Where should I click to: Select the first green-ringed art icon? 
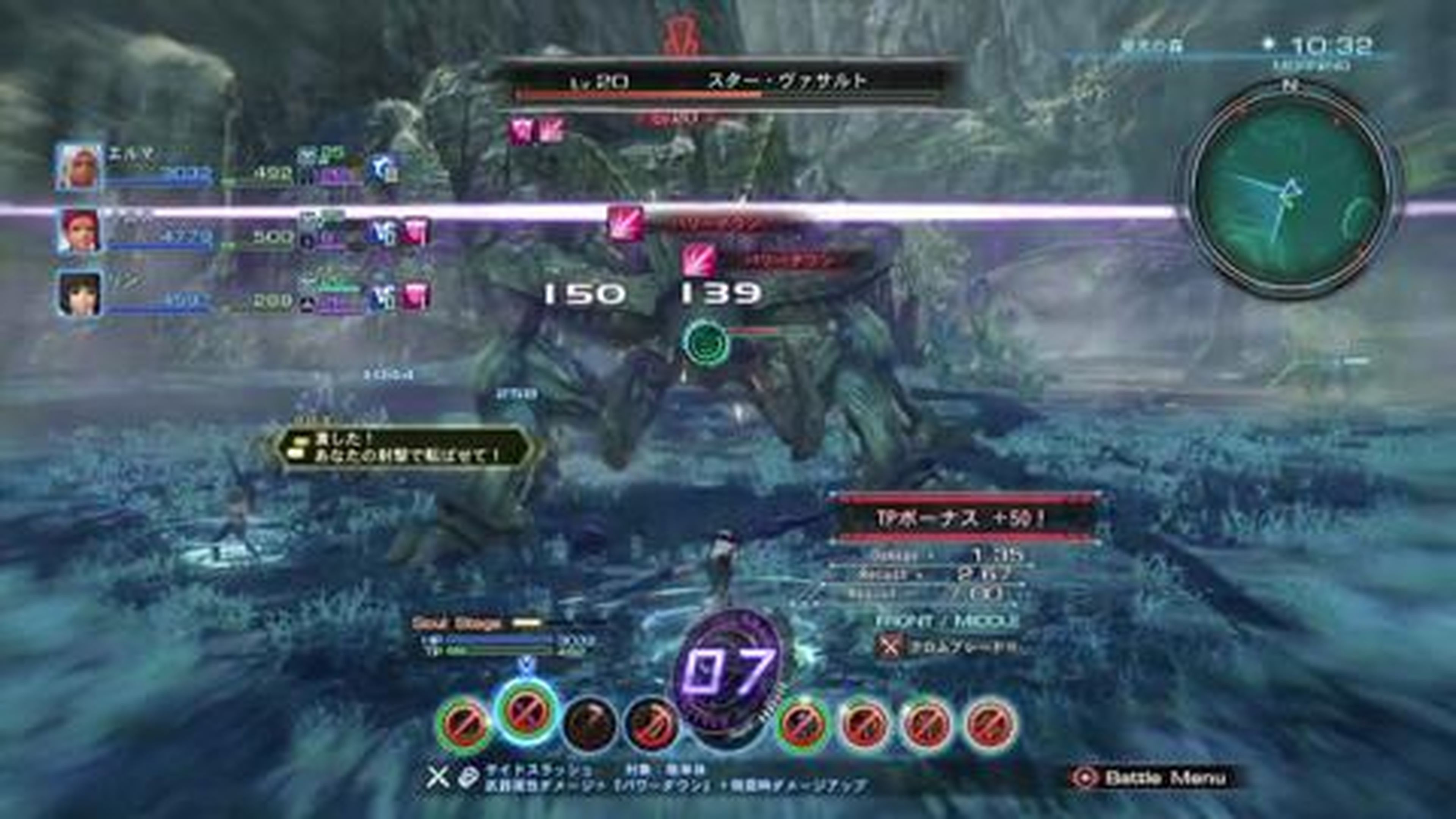[x=463, y=725]
